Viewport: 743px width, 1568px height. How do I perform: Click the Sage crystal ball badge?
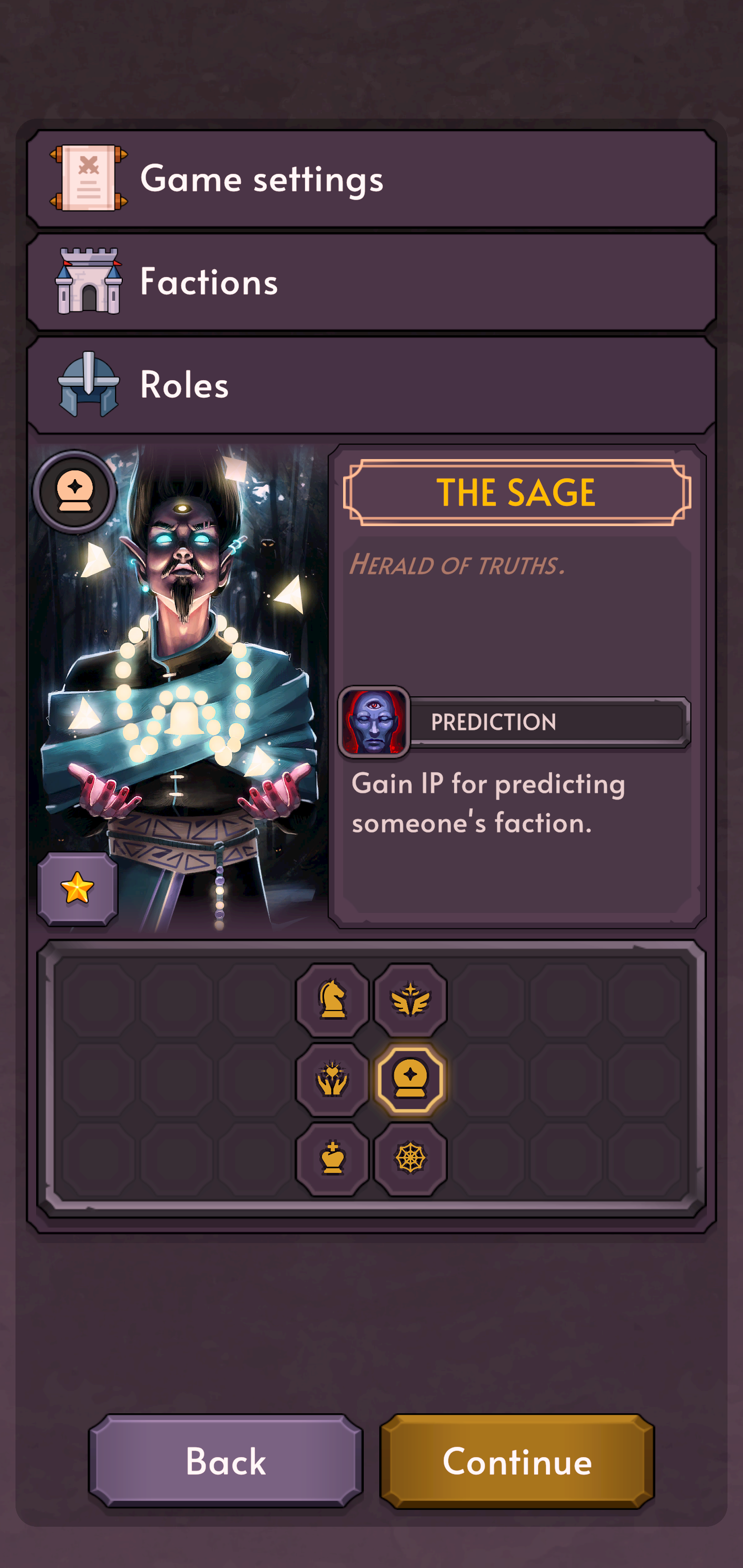click(x=75, y=491)
